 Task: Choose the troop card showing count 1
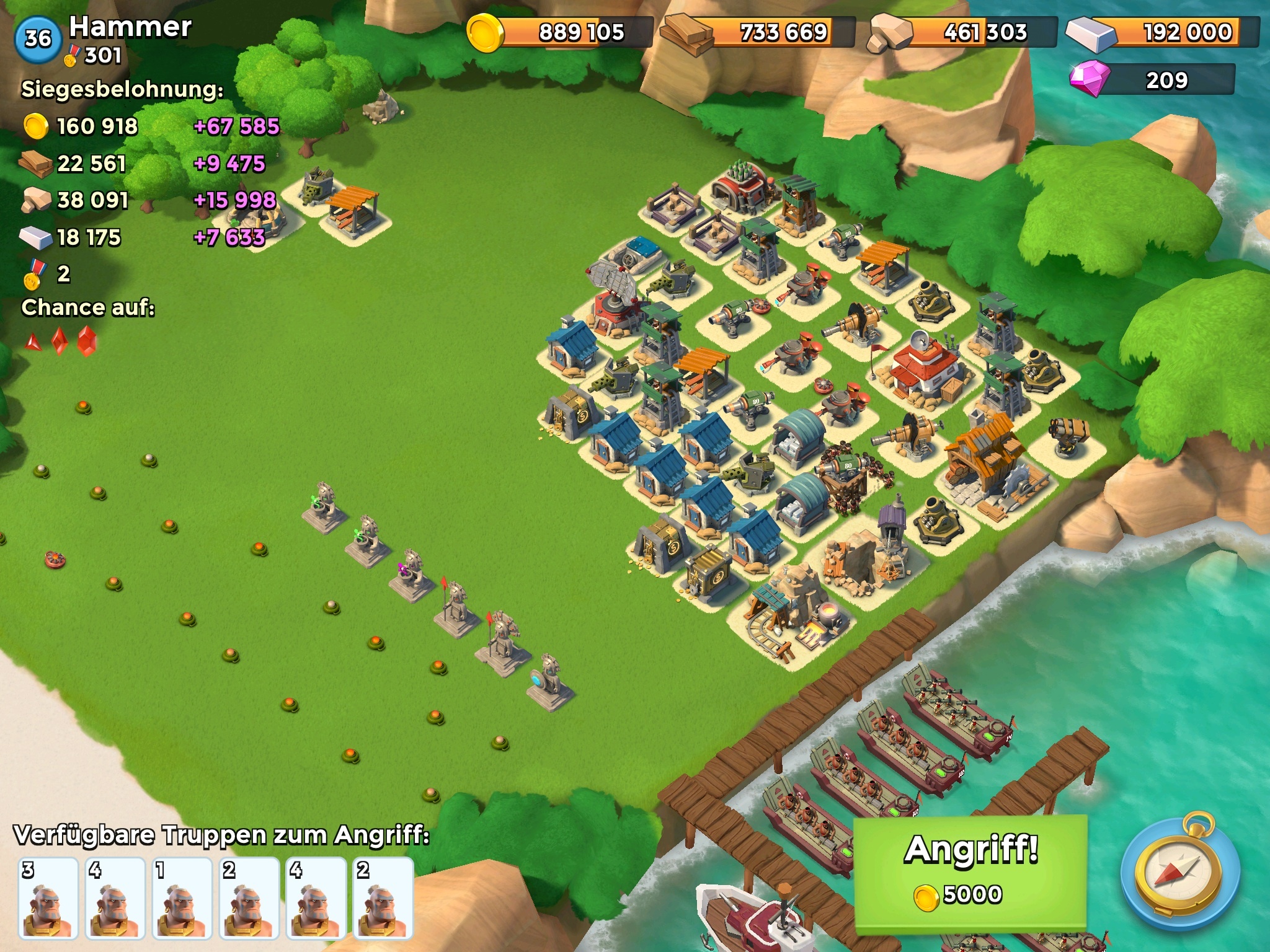click(182, 897)
